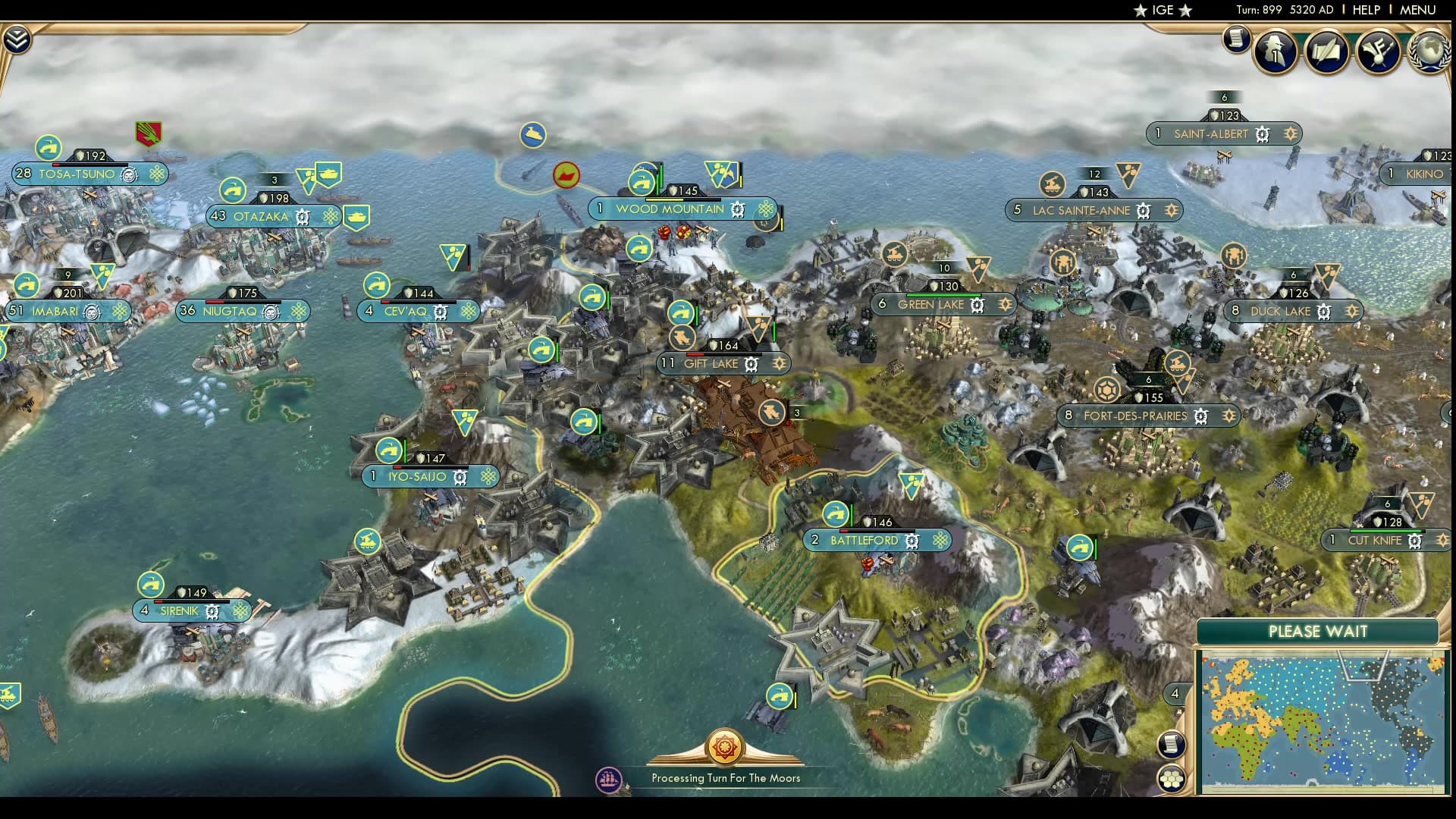Select the submarine unit flag in the northern sea
This screenshot has width=1456, height=819.
tap(535, 133)
